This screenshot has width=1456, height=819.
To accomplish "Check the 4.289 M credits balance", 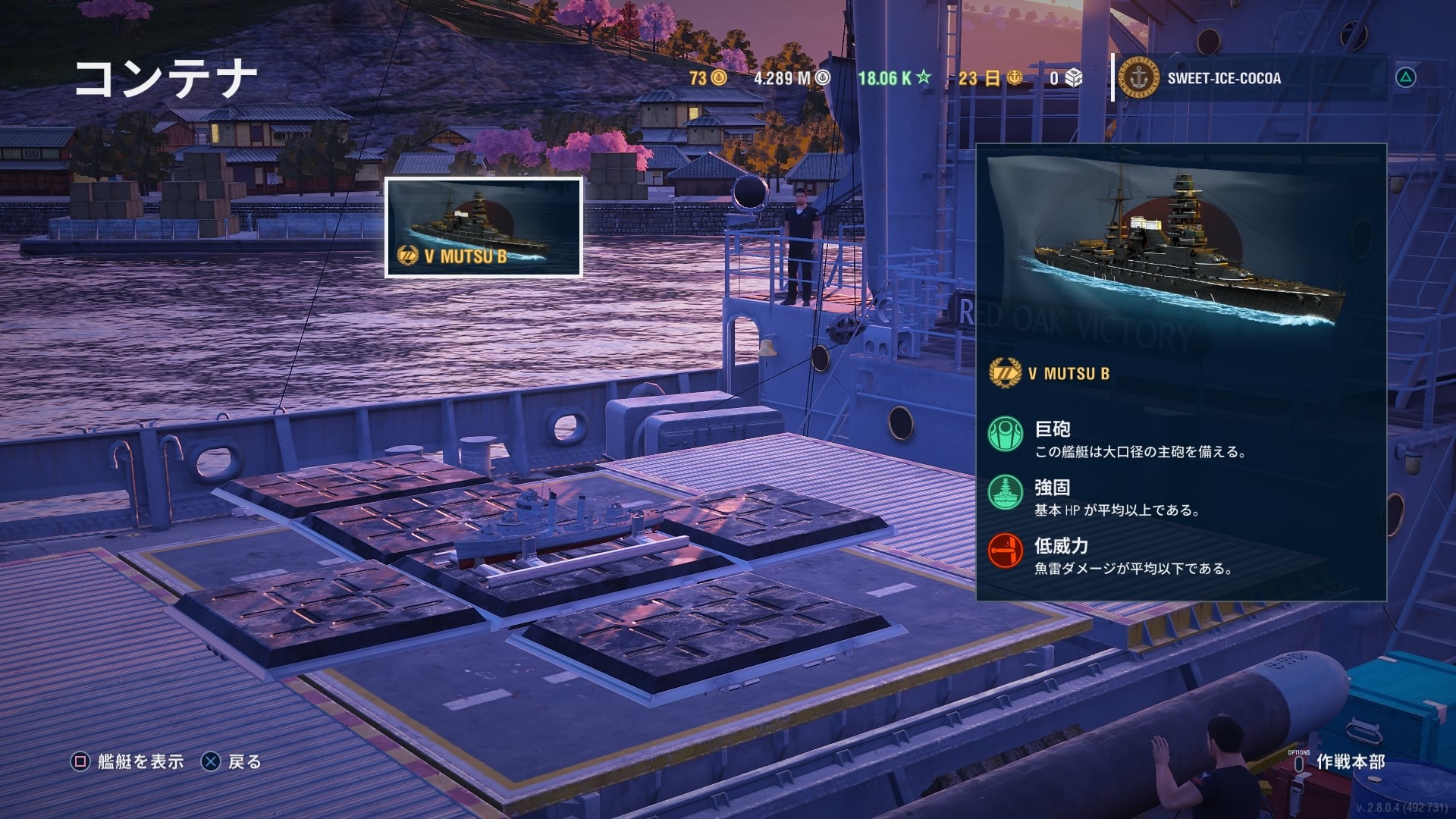I will tap(792, 78).
